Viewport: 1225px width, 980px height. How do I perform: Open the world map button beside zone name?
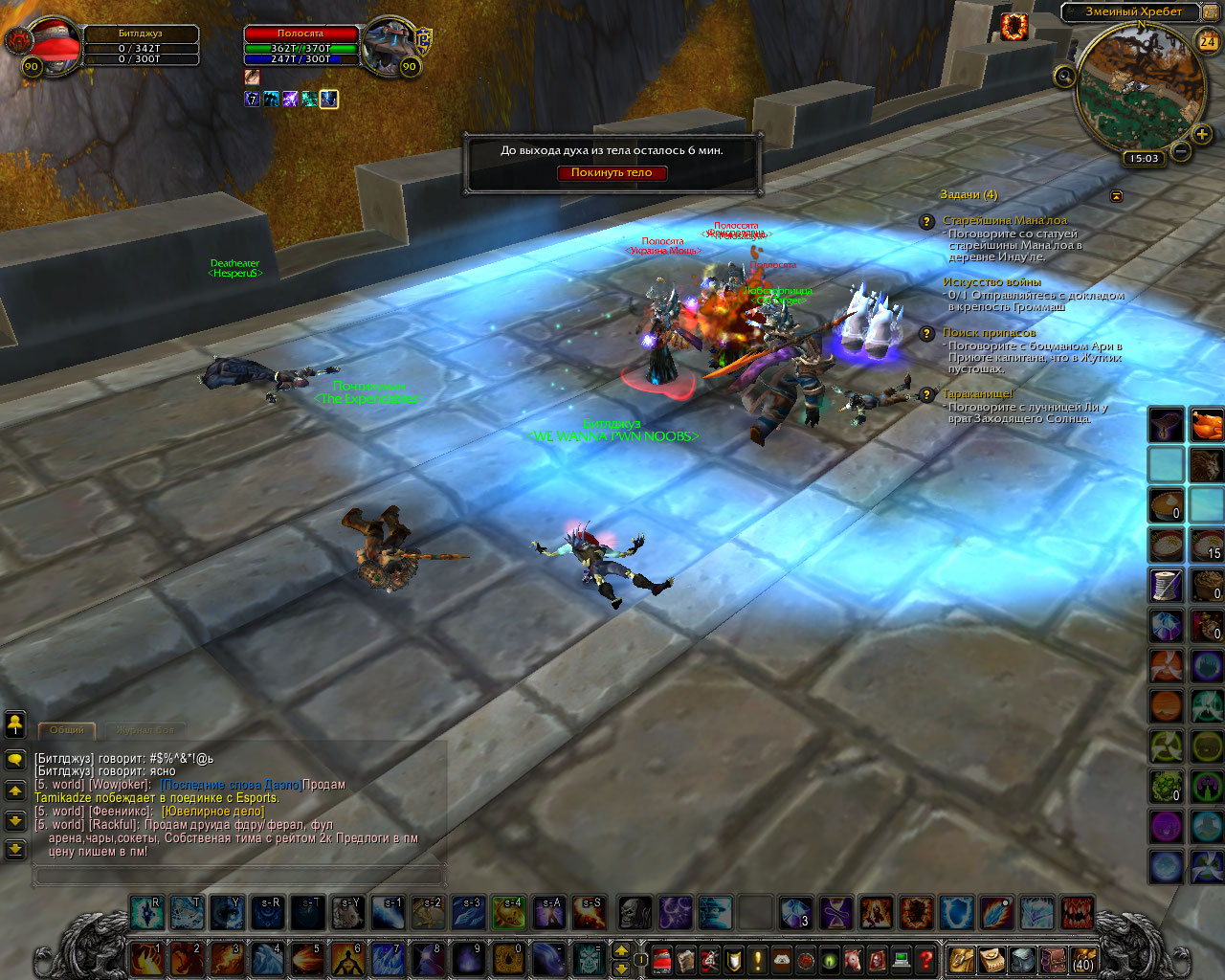pyautogui.click(x=1211, y=11)
